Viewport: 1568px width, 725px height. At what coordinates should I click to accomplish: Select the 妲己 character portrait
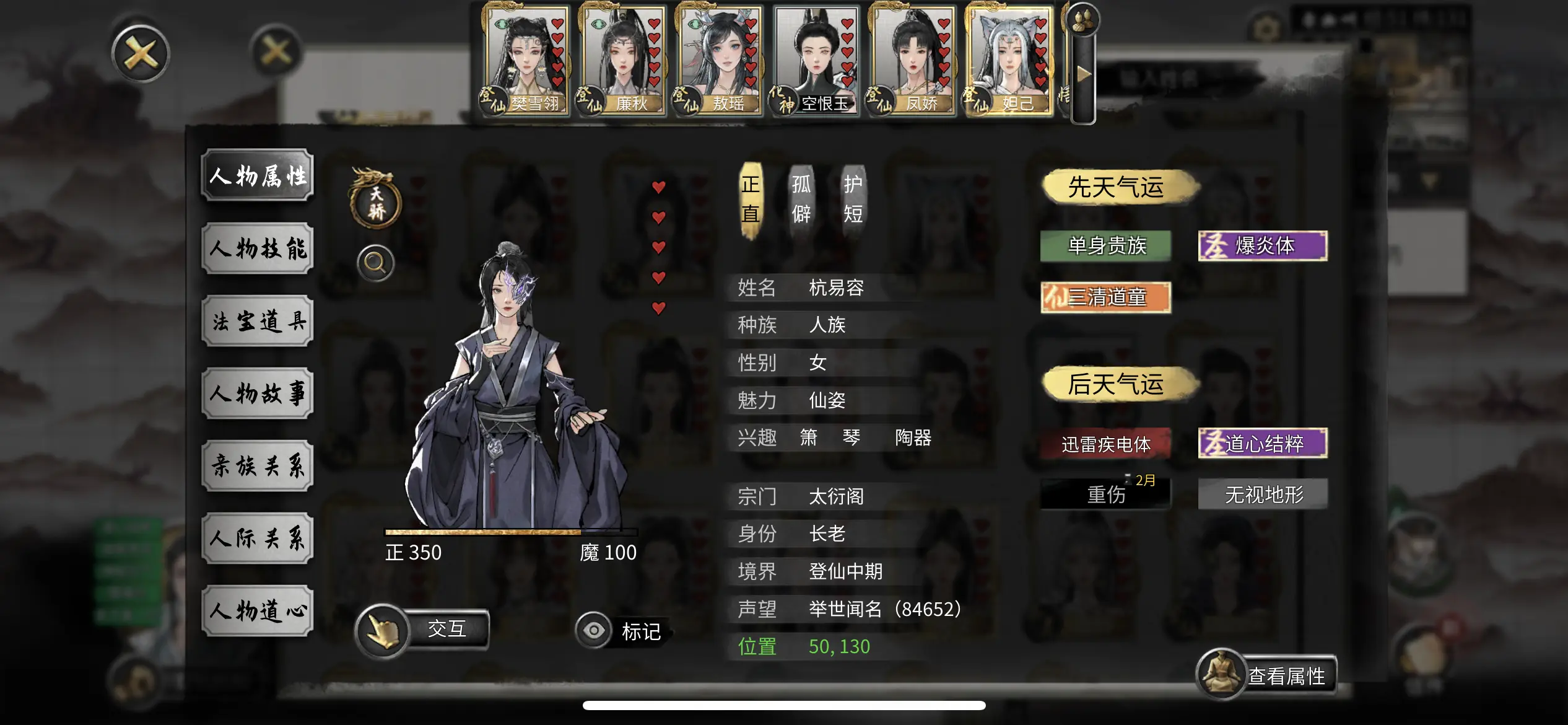(1009, 60)
